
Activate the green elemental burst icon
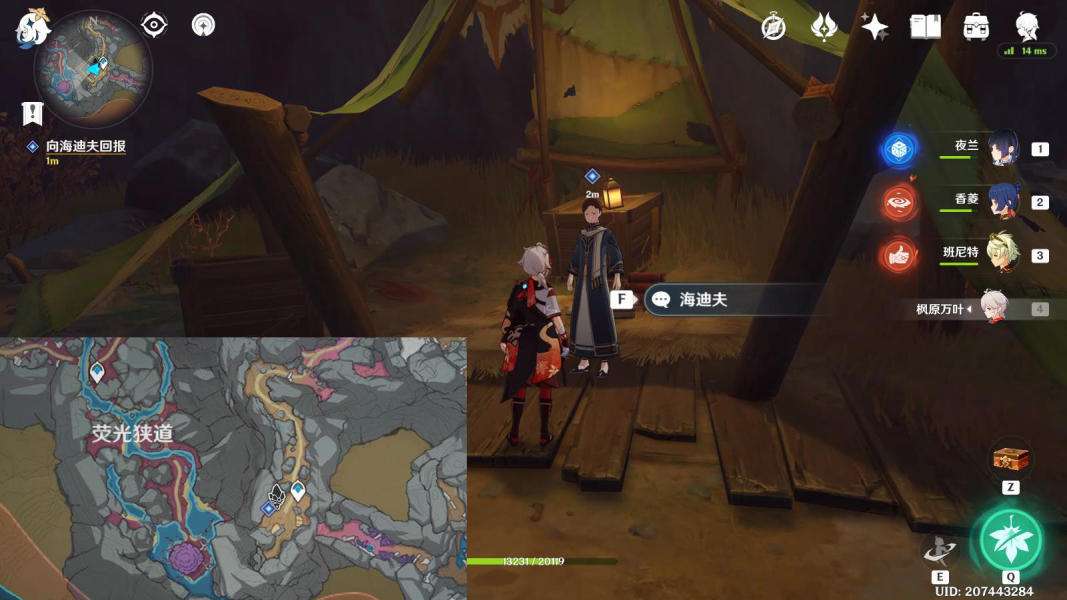1010,539
